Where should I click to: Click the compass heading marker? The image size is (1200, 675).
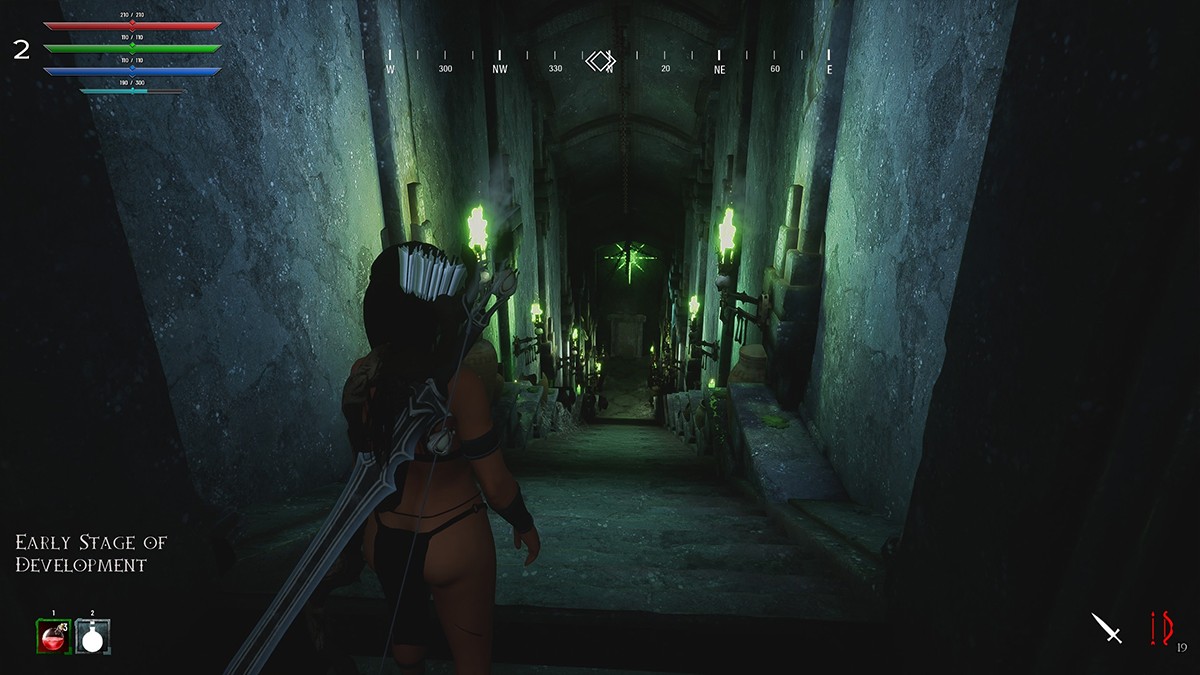tap(600, 62)
